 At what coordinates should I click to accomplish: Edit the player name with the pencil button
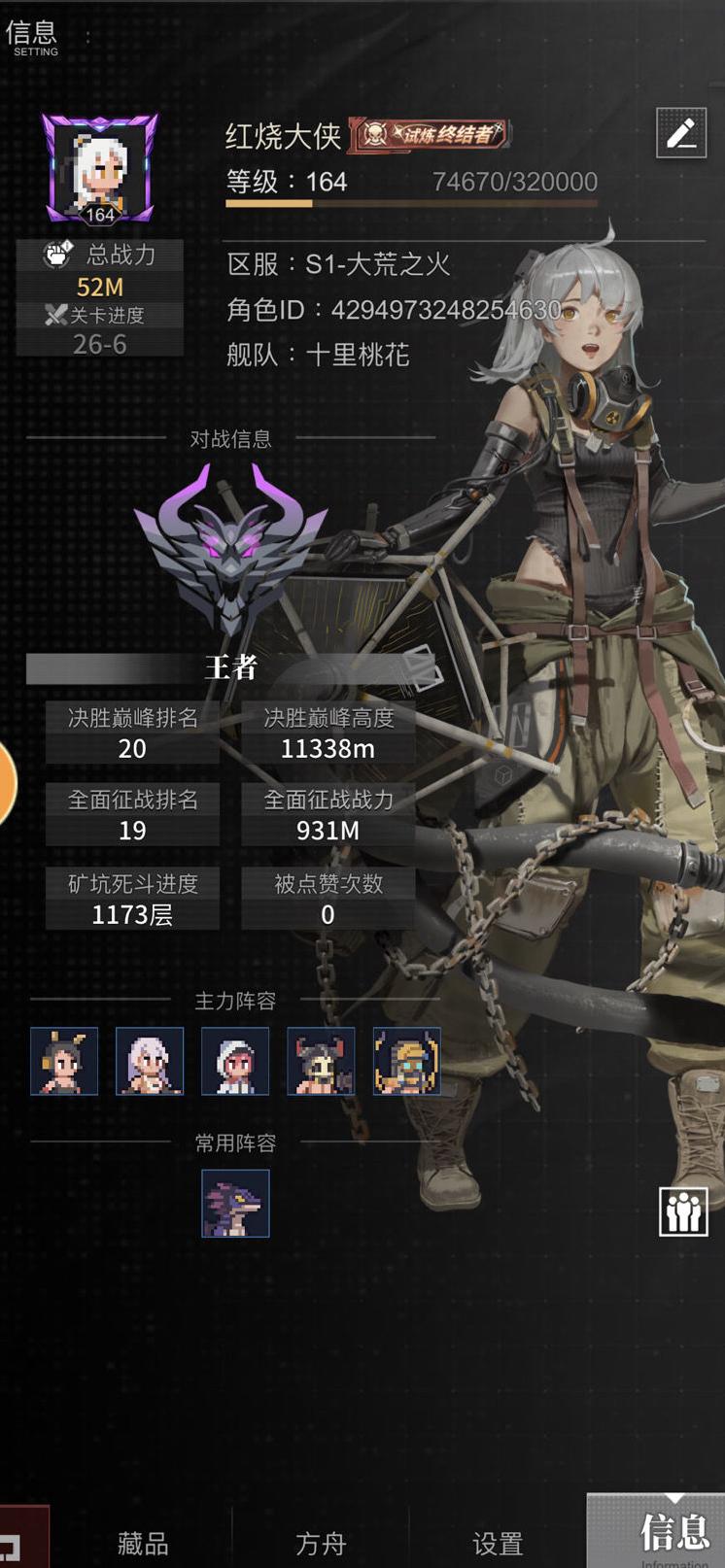[680, 133]
